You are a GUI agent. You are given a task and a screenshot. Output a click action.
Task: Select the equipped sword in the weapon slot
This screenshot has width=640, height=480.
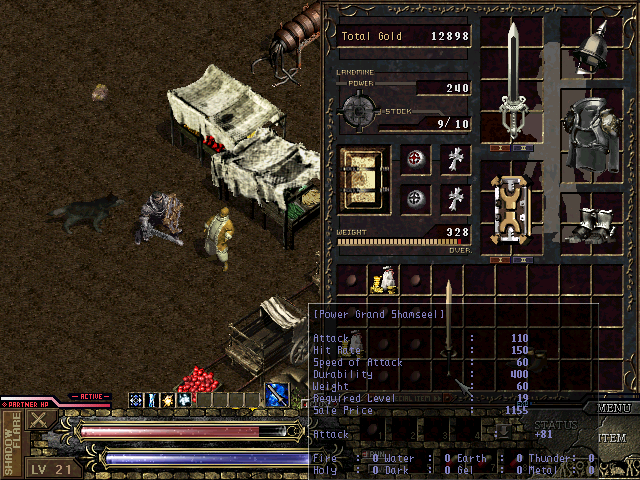(513, 80)
